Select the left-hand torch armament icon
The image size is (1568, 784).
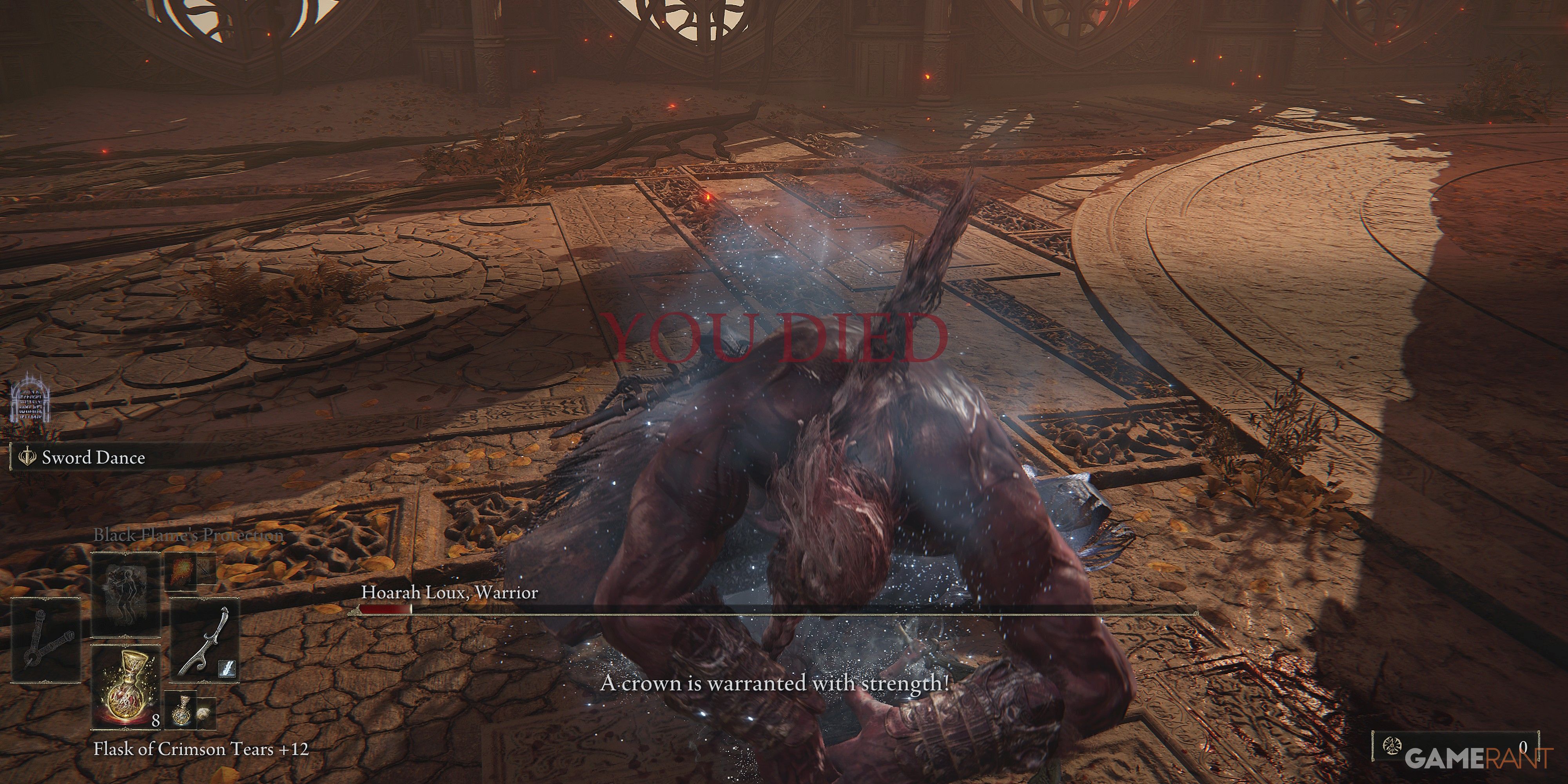point(46,639)
